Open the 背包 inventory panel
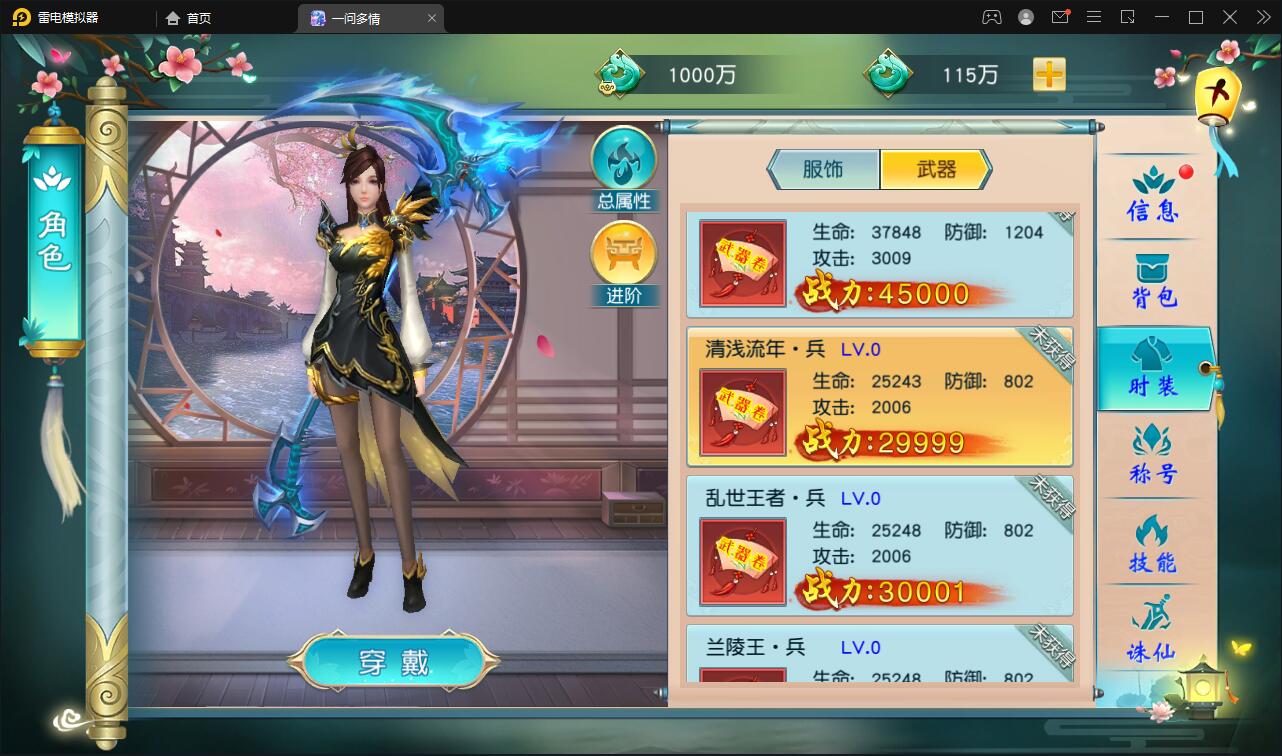Image resolution: width=1282 pixels, height=756 pixels. click(1152, 280)
